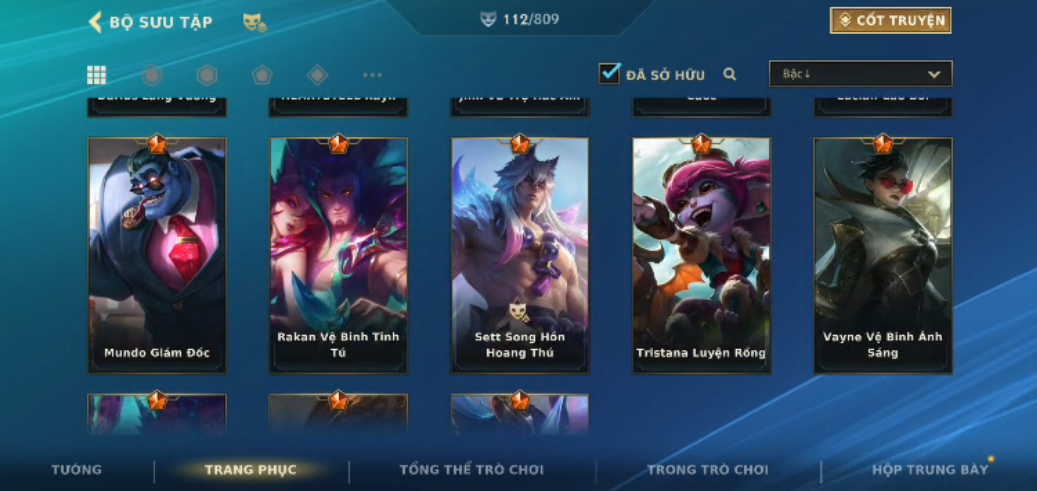Show more filters via three dots
1037x491 pixels.
pyautogui.click(x=372, y=75)
